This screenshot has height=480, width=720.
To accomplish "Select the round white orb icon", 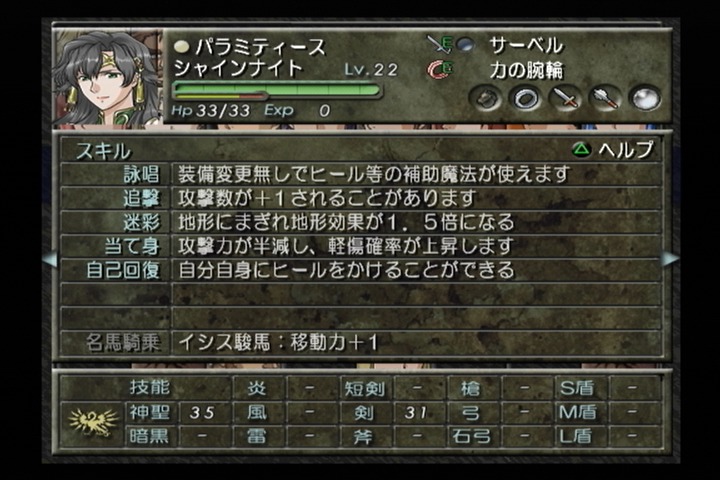I will tap(645, 98).
